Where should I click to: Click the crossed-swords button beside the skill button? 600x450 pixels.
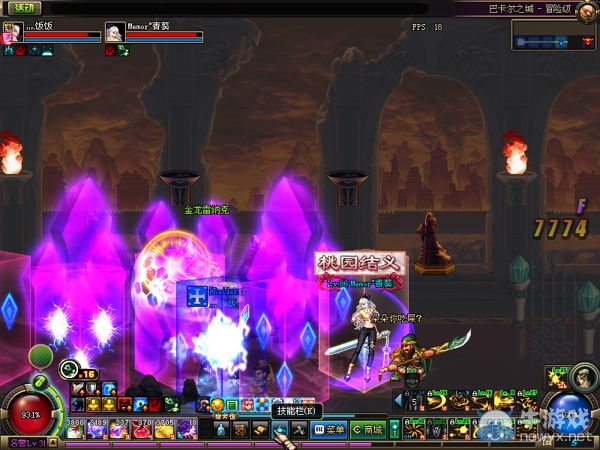299,430
